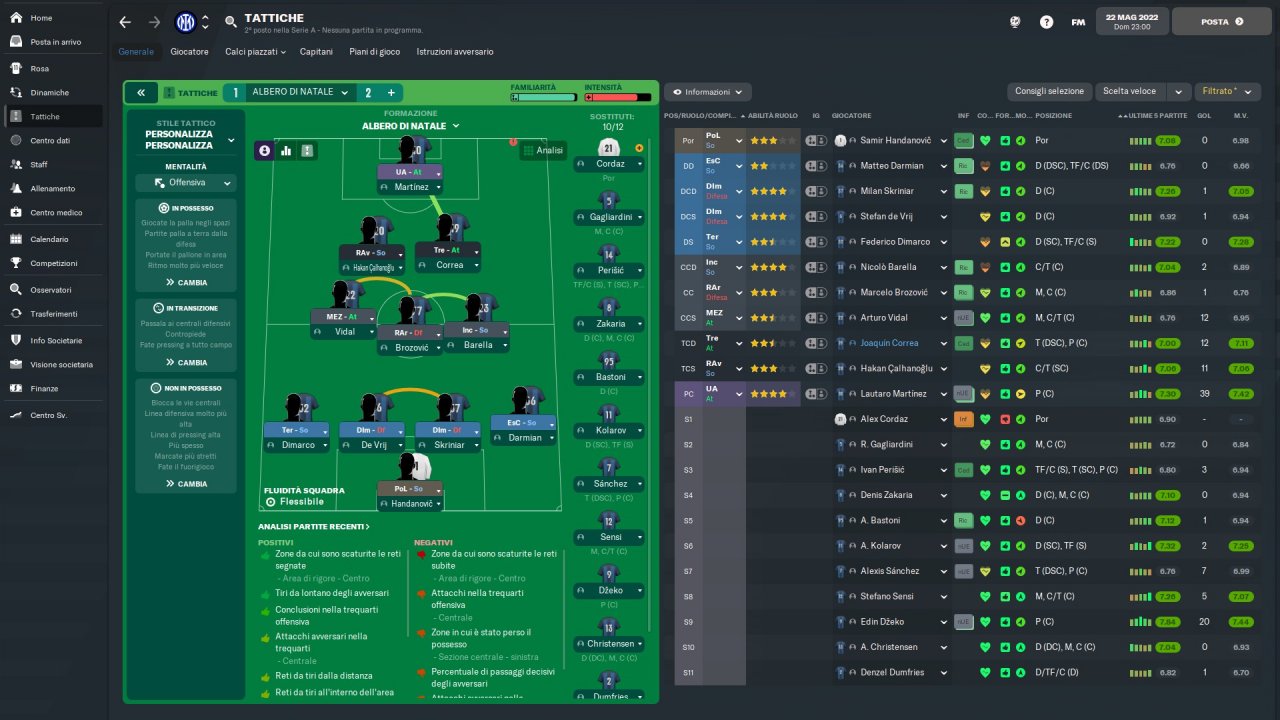Open the Scelta veloce menu

coord(1130,91)
